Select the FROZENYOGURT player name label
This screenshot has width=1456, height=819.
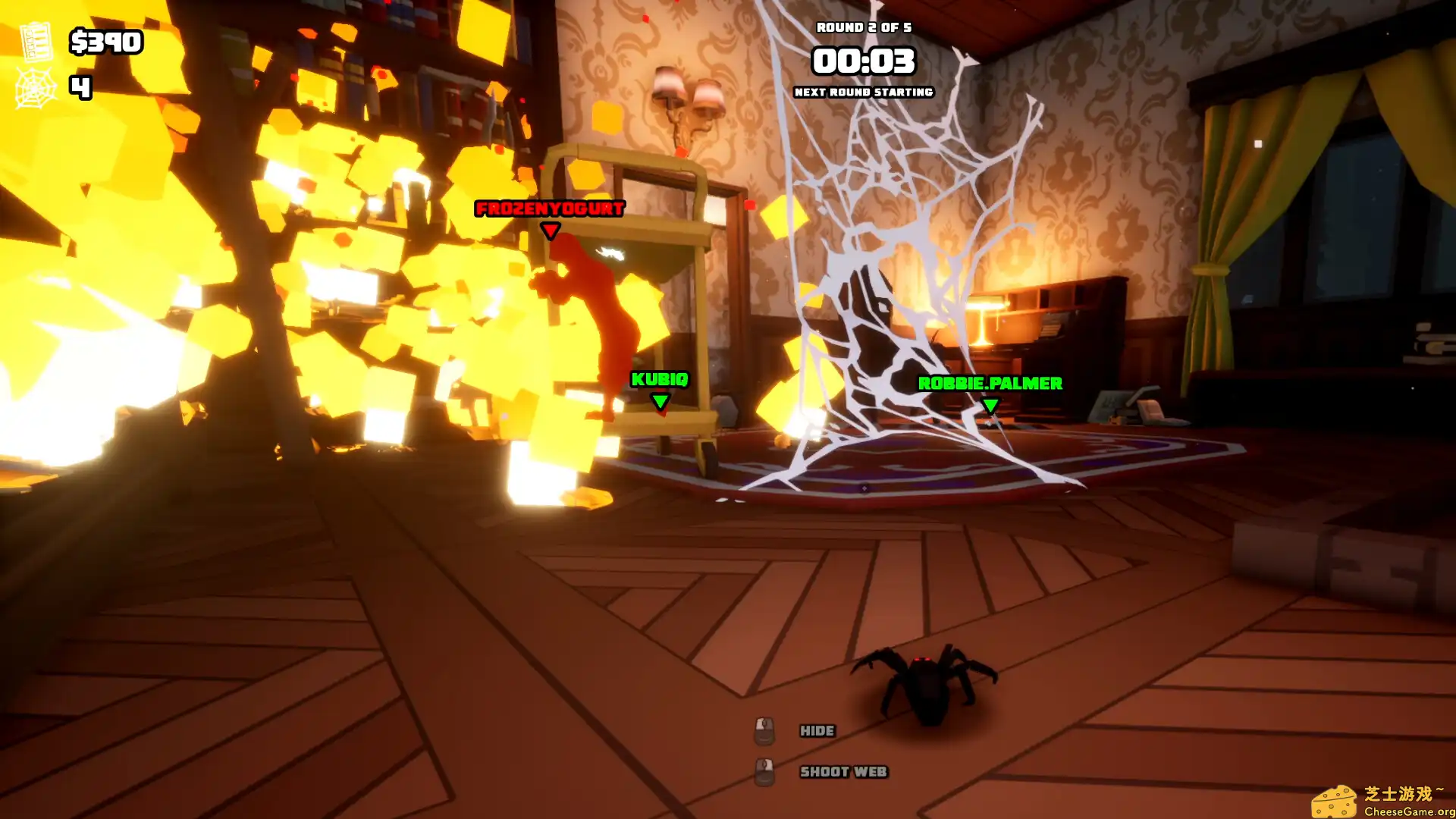pyautogui.click(x=548, y=206)
